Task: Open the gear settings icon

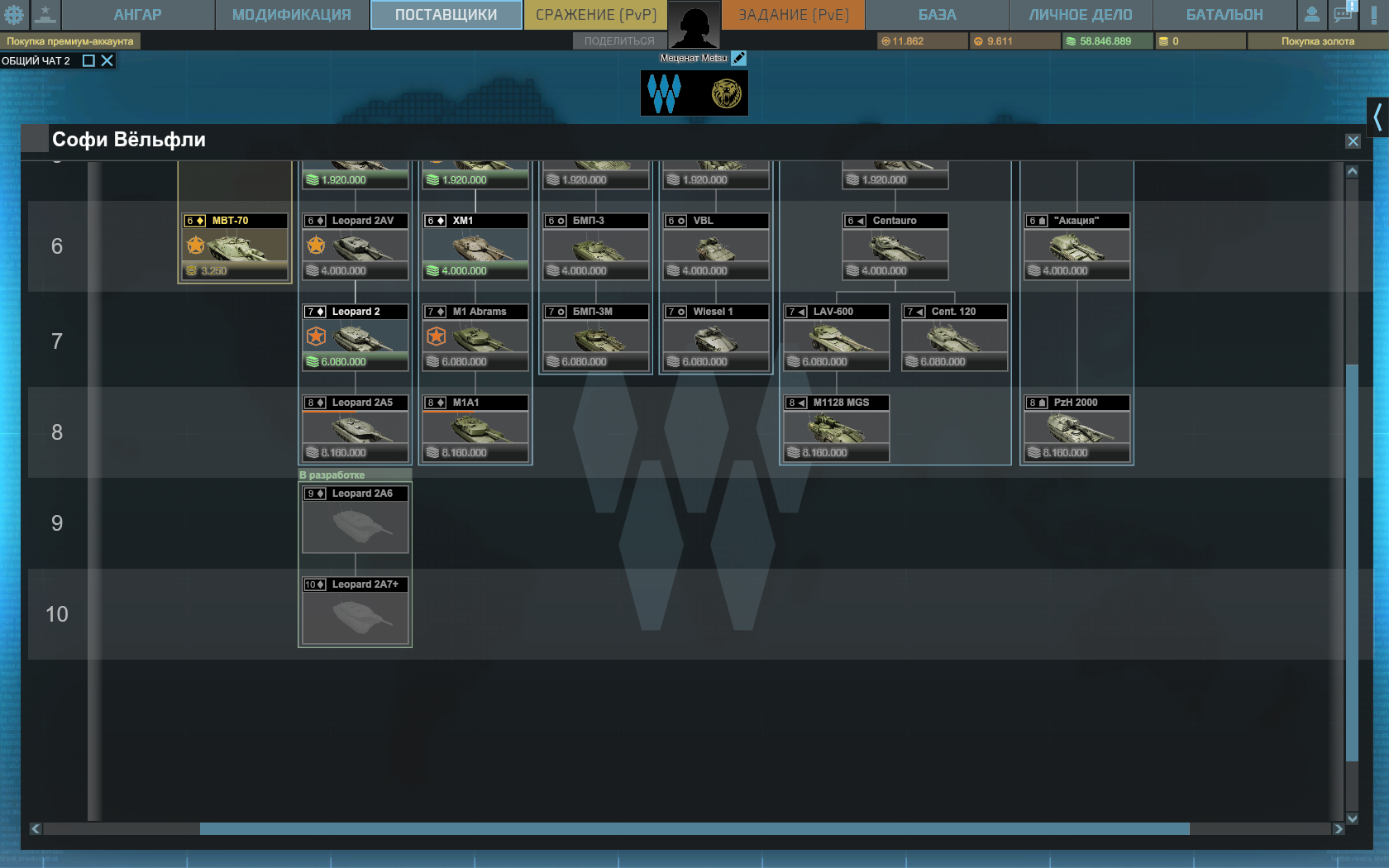Action: [x=14, y=15]
